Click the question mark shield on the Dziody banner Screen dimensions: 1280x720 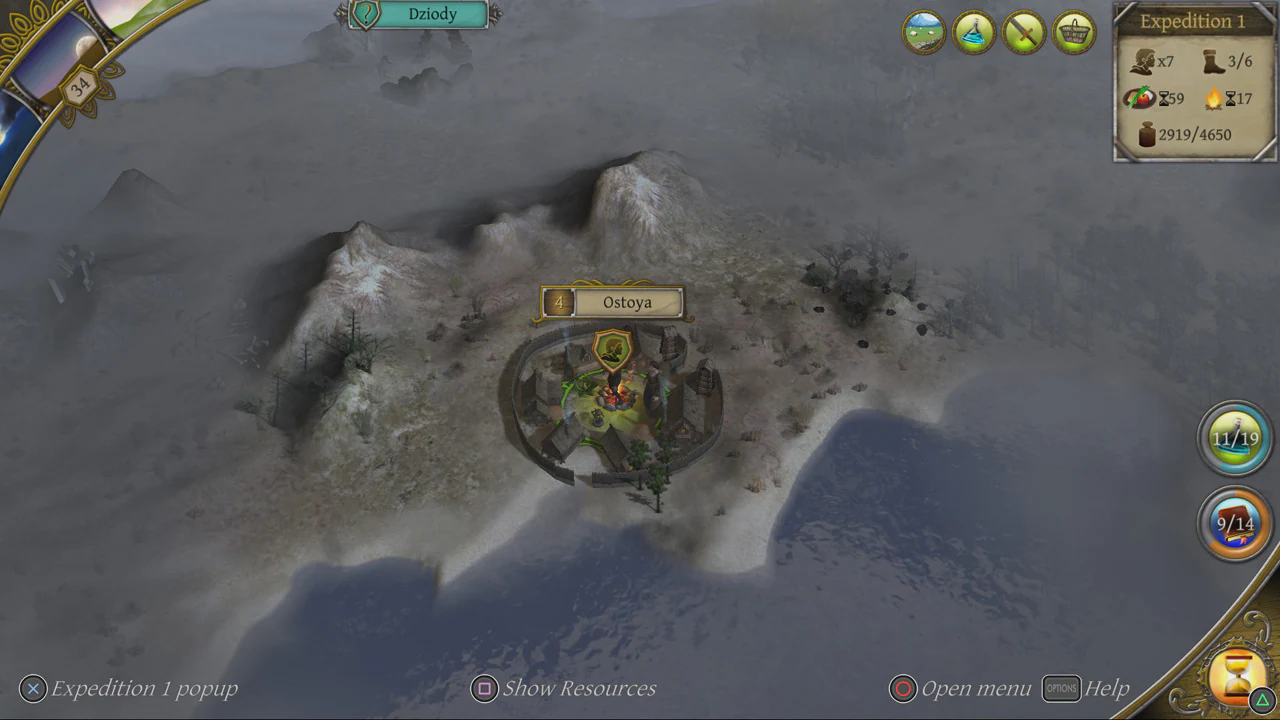(367, 14)
